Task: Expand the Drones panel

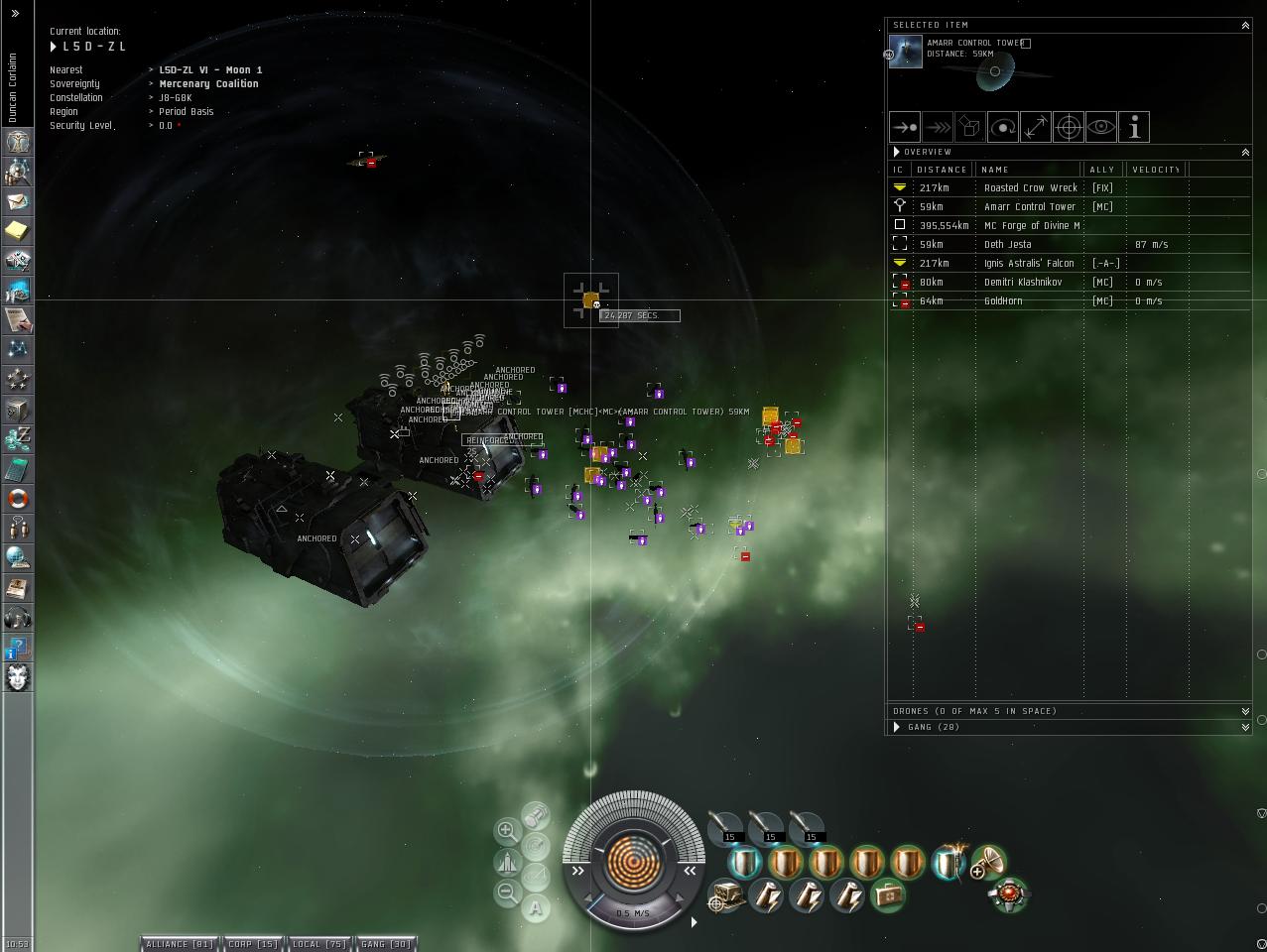Action: pyautogui.click(x=1245, y=711)
